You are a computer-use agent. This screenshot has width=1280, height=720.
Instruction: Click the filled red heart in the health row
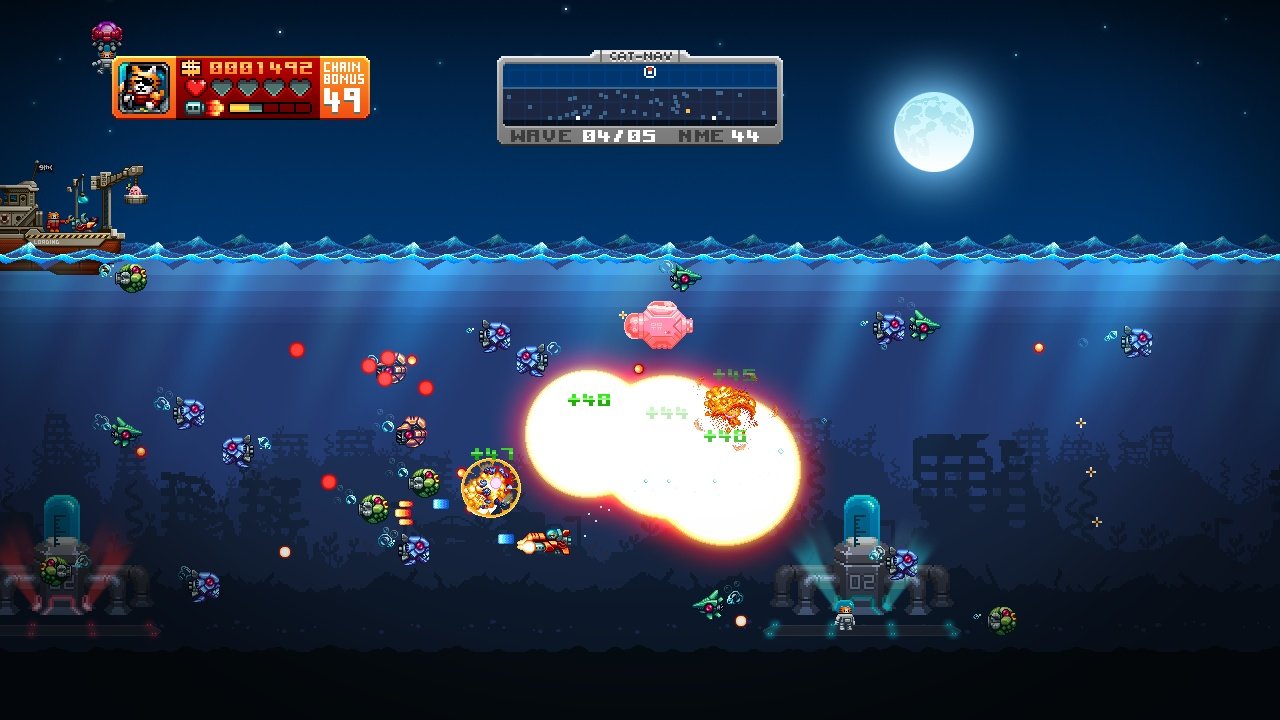(194, 87)
